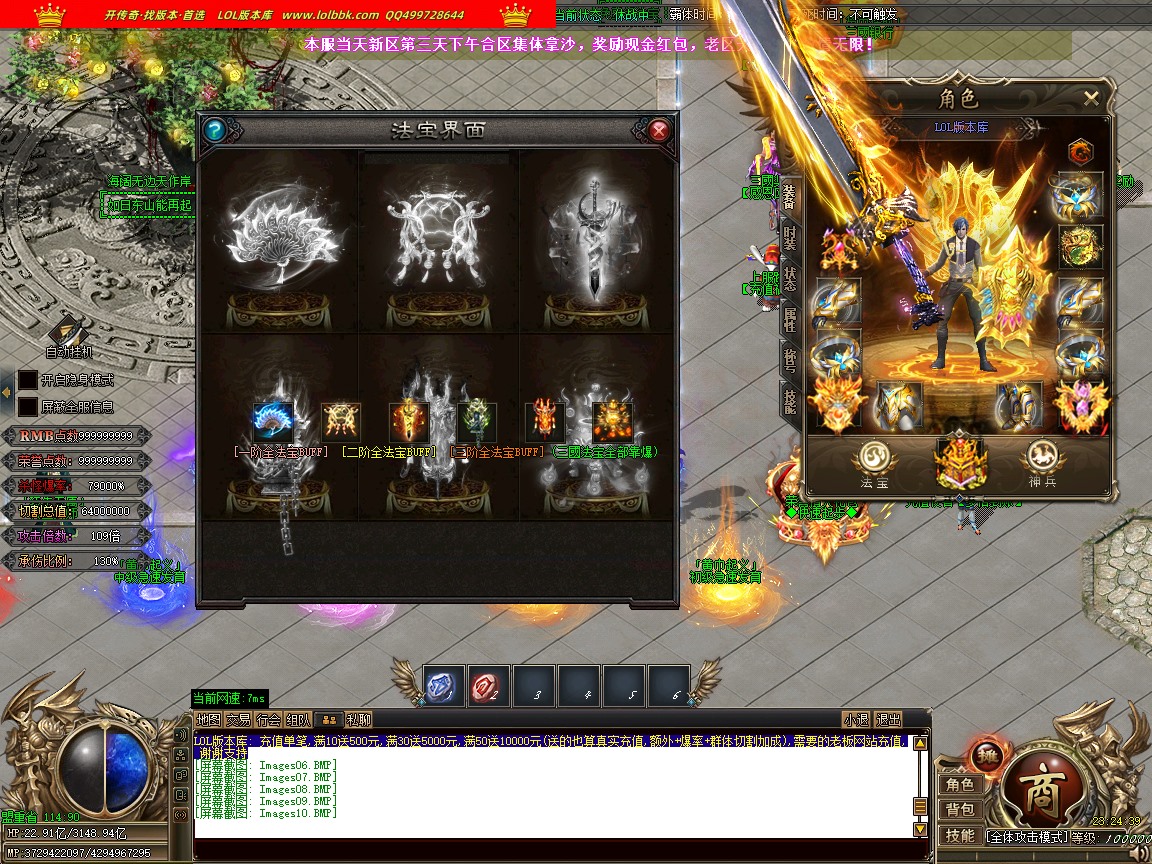Activate 自动挂机 auto-battle icon

68,330
